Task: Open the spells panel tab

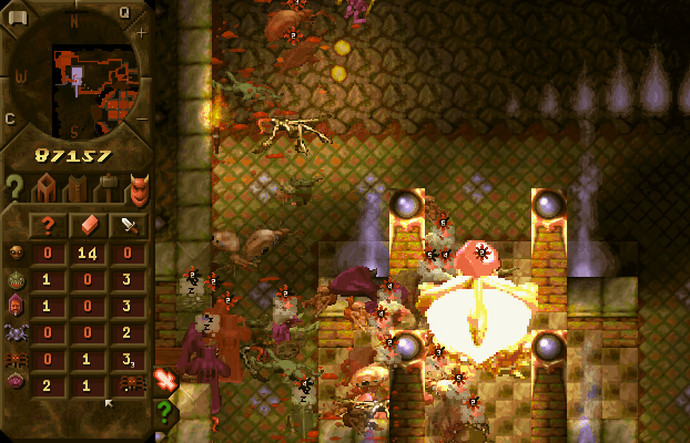Action: tap(76, 187)
